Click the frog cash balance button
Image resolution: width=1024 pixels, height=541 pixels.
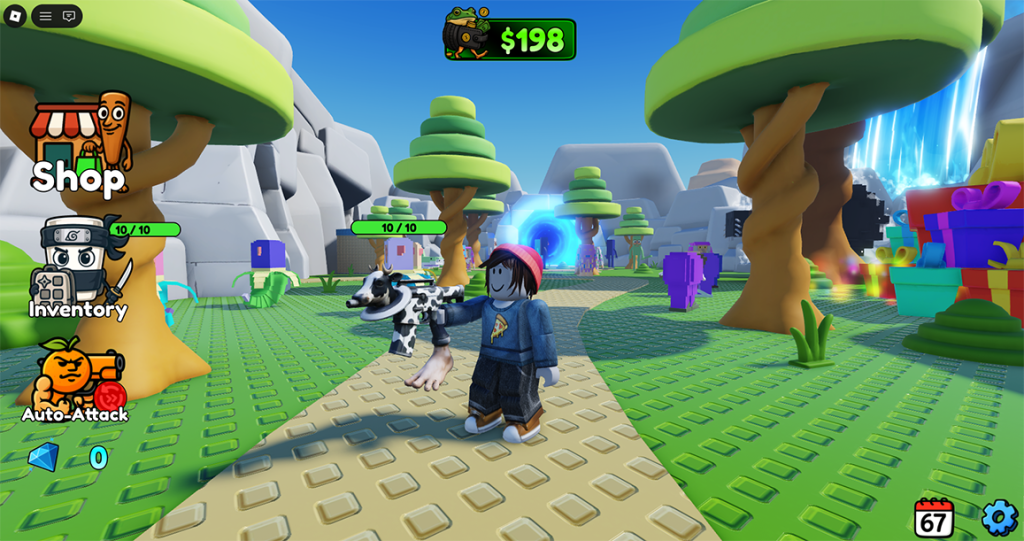pos(510,38)
